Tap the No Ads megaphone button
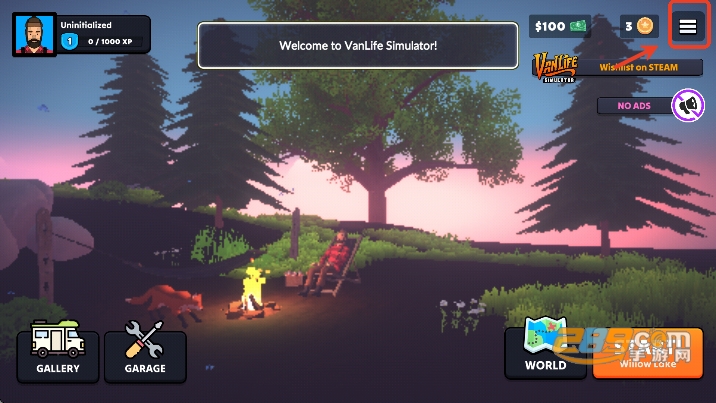This screenshot has height=403, width=716. [687, 105]
